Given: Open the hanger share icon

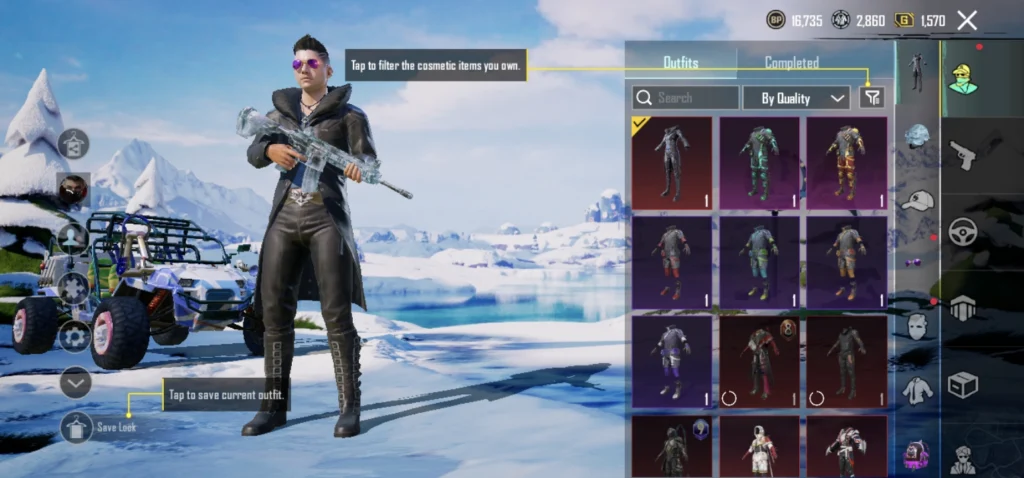Looking at the screenshot, I should coord(73,145).
